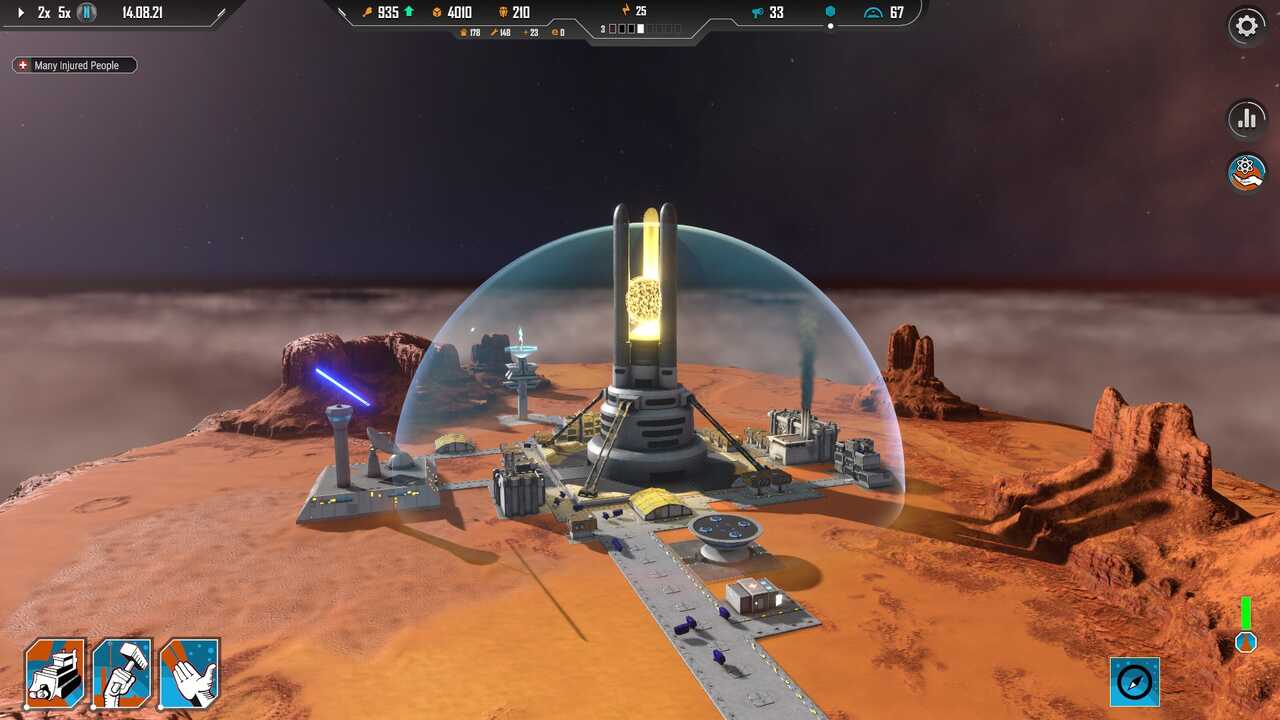
Task: Switch game speed to 5x
Action: [64, 13]
